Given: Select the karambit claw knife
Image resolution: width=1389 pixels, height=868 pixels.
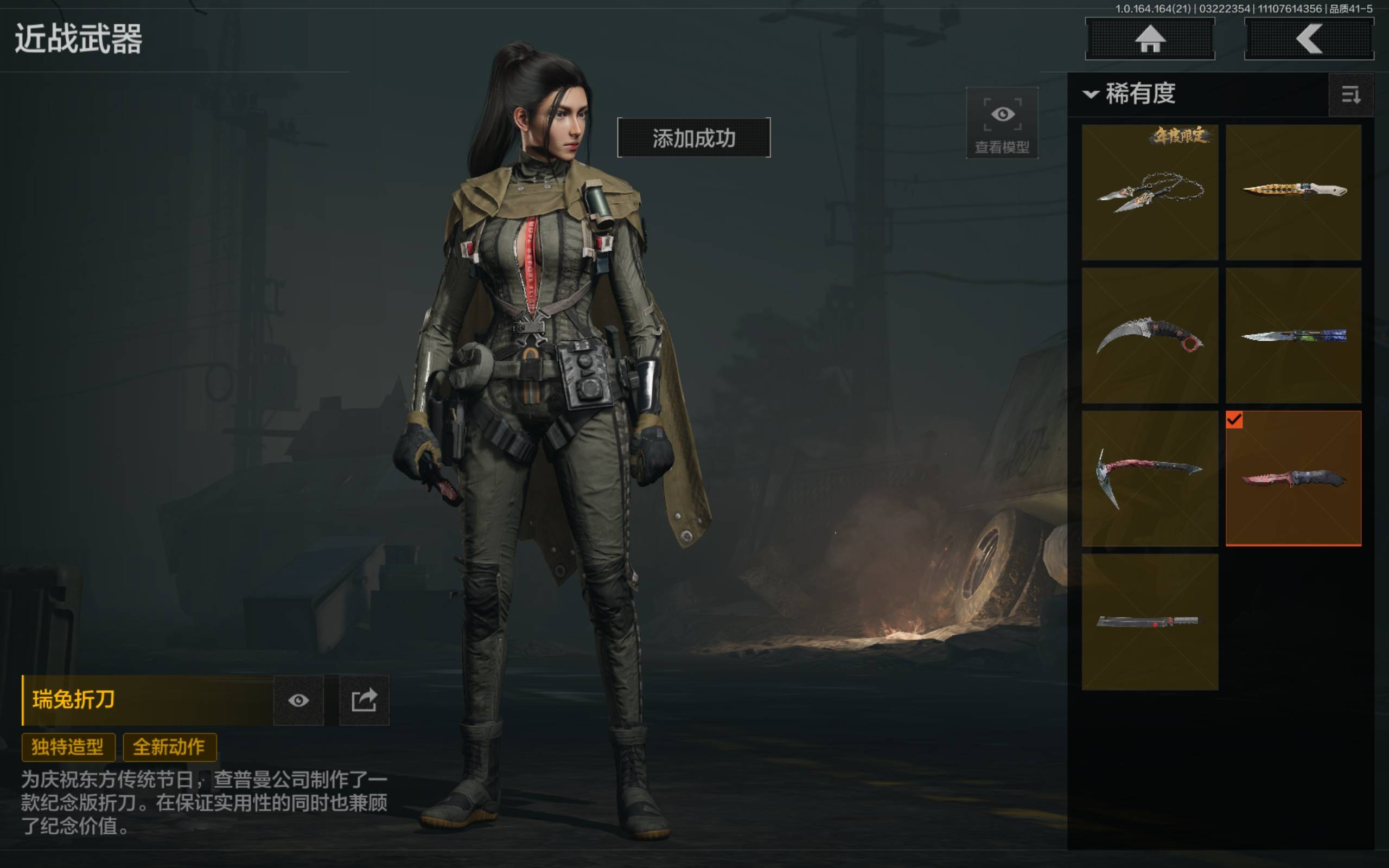Looking at the screenshot, I should pyautogui.click(x=1150, y=335).
